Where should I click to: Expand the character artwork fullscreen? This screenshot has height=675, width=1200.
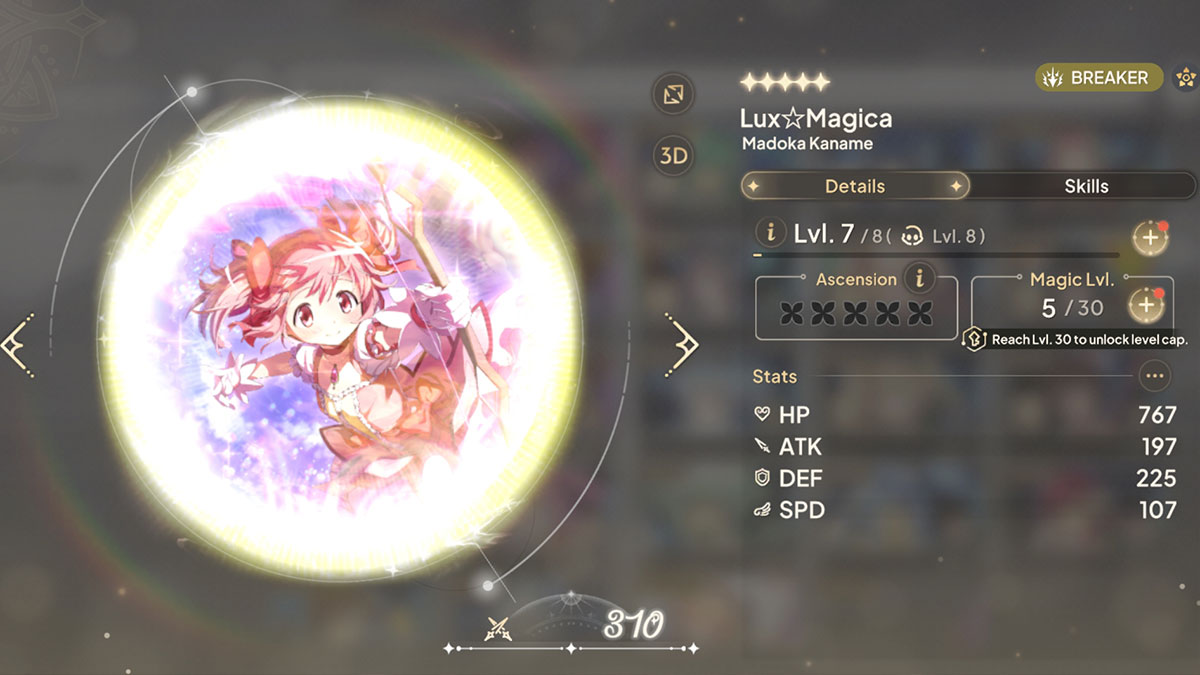click(673, 95)
